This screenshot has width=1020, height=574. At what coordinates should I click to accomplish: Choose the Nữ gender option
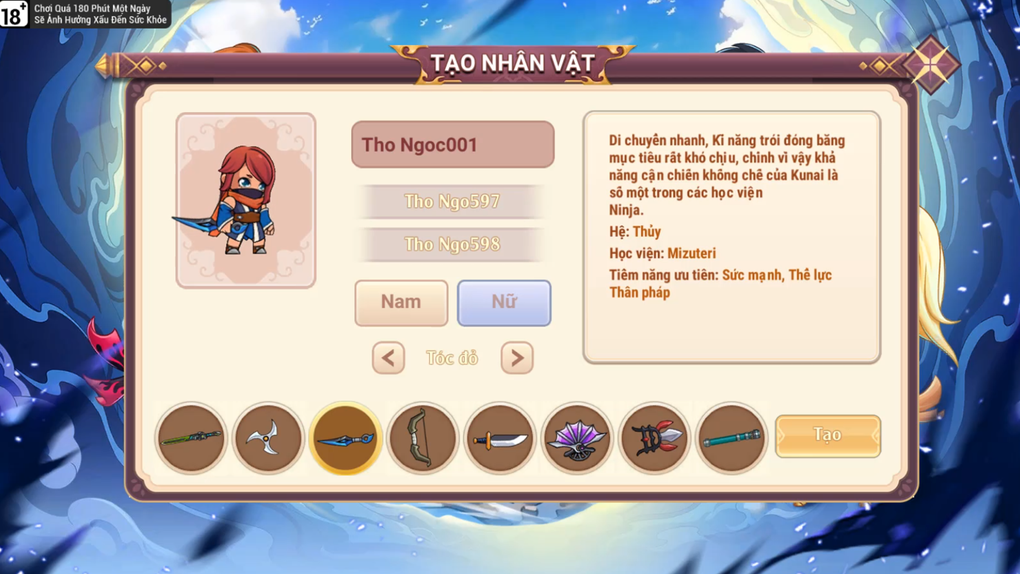pos(504,302)
